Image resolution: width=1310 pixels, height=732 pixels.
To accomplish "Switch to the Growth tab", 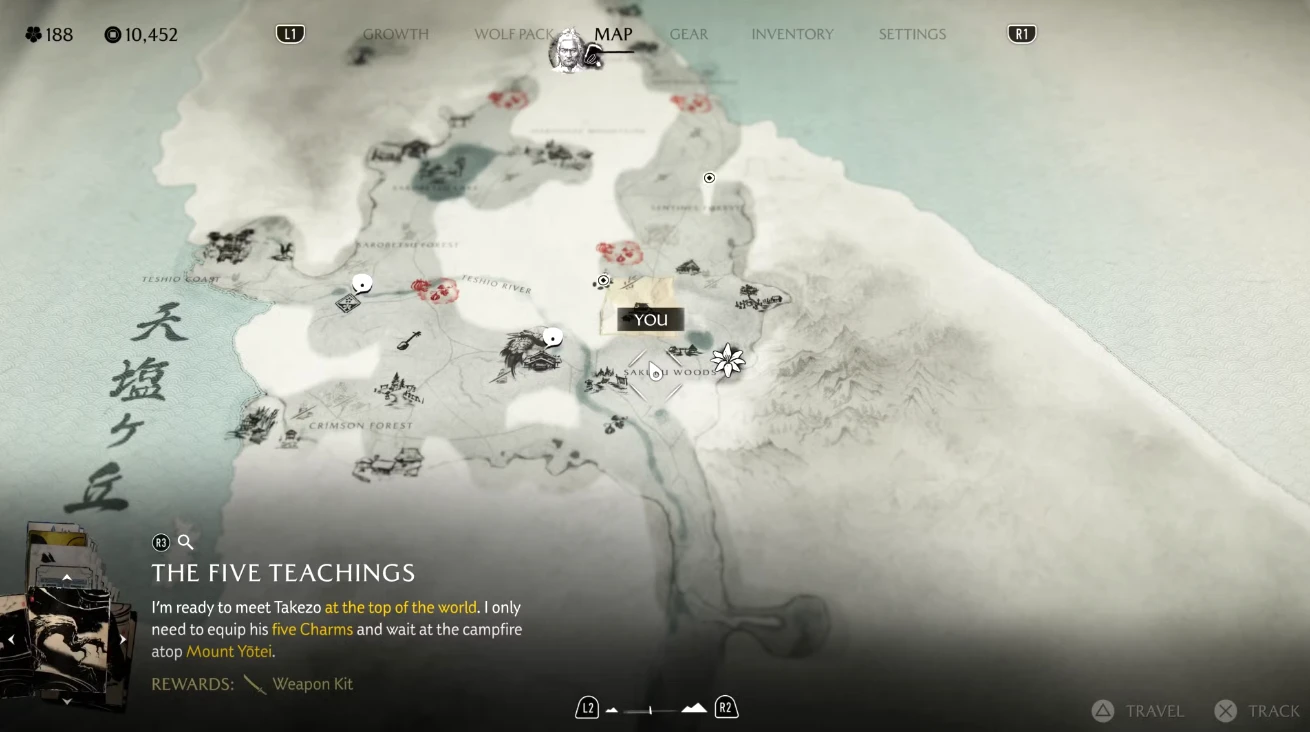I will pyautogui.click(x=395, y=34).
